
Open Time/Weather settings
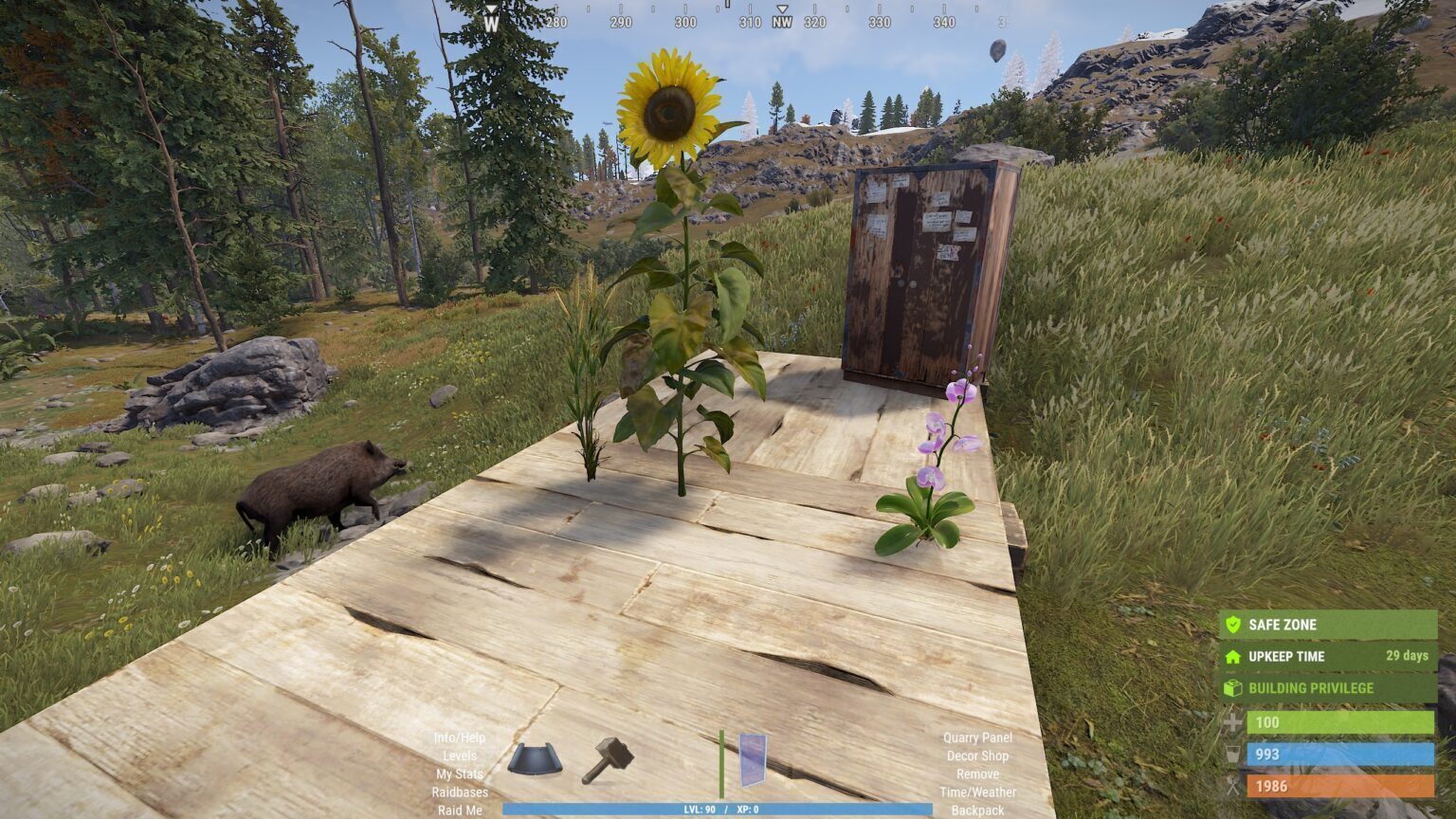tap(977, 792)
